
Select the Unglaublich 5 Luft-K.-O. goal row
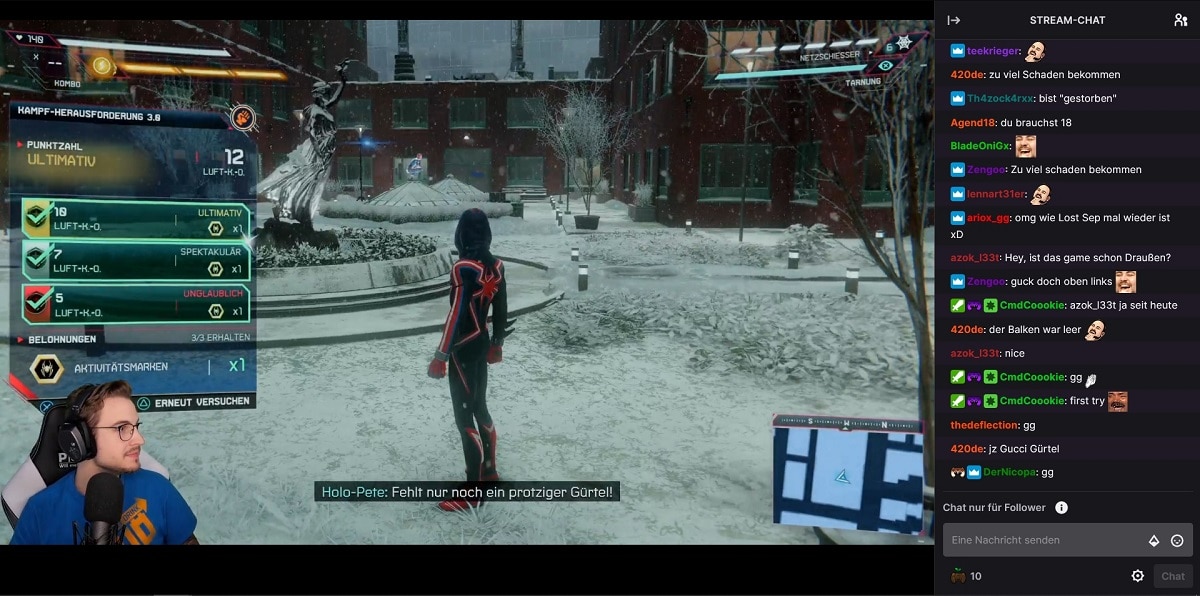[135, 304]
